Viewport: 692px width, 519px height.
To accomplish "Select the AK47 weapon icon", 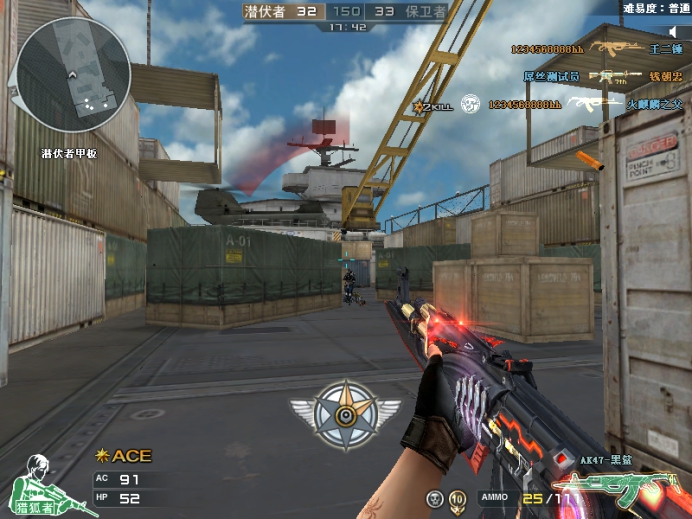I will pyautogui.click(x=628, y=489).
